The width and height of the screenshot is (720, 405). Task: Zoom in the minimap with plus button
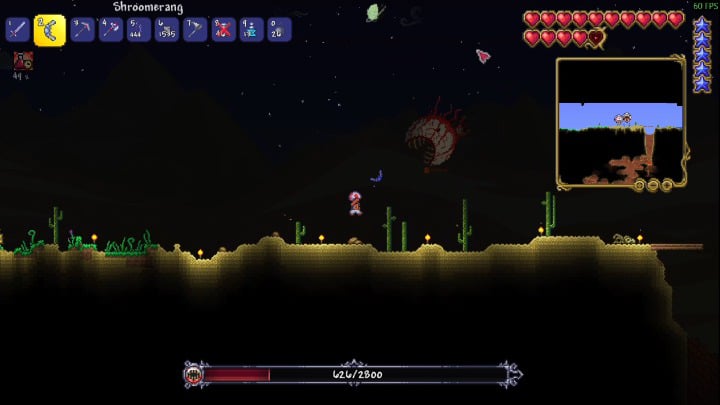(x=667, y=185)
